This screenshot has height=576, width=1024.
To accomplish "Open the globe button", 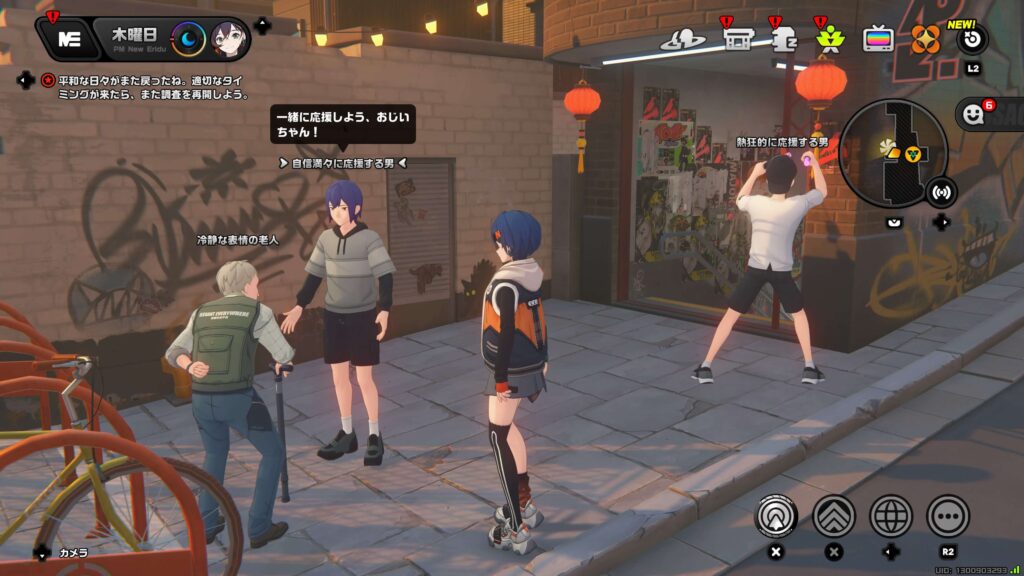I will point(891,516).
